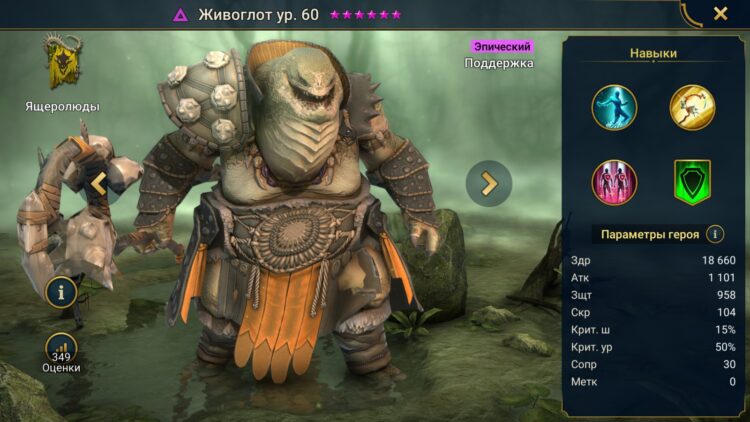The image size is (750, 422).
Task: Click the purple affinity triangle icon
Action: [x=181, y=15]
